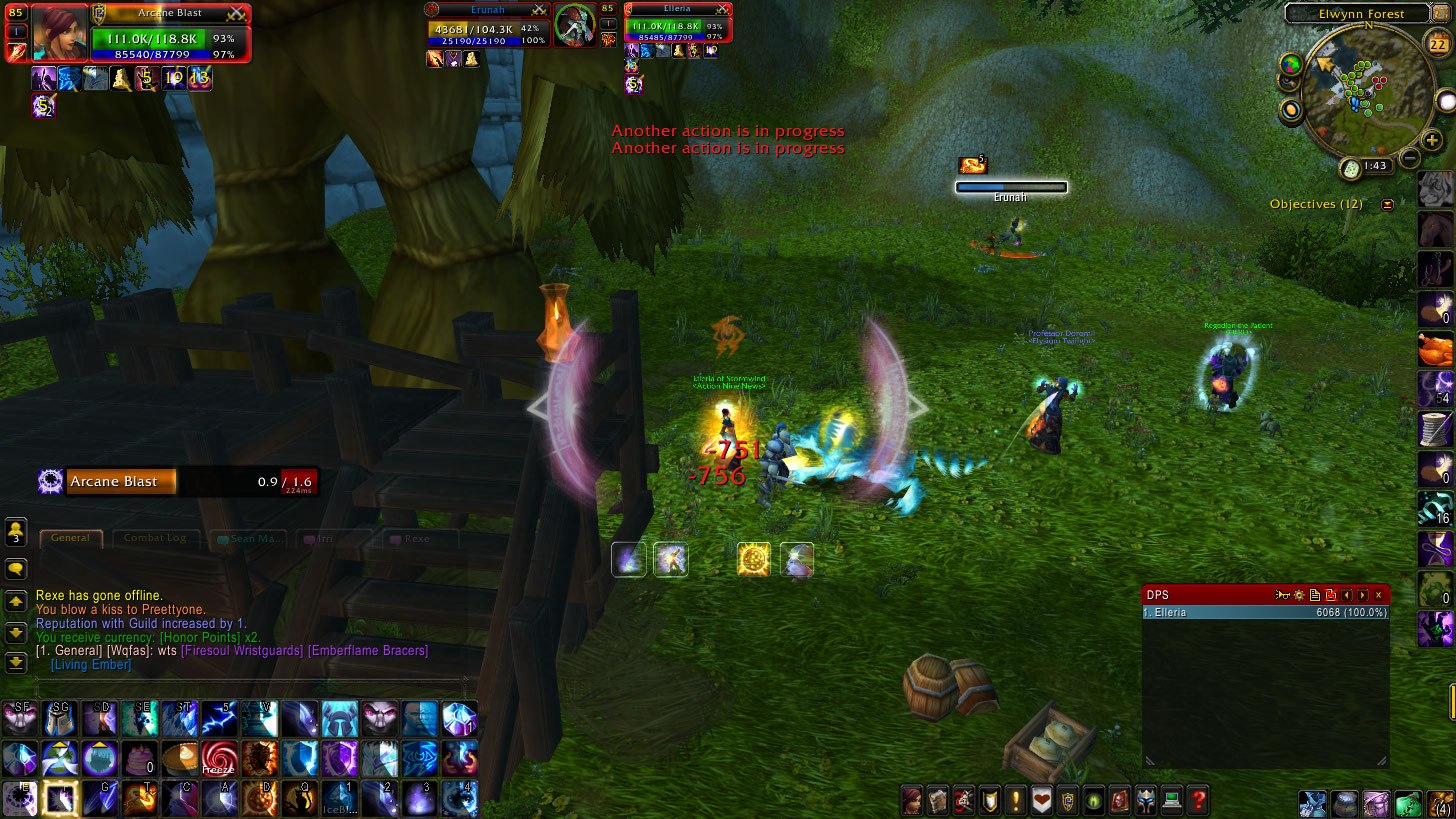Viewport: 1456px width, 819px height.
Task: Zoom in the minimap with the plus button
Action: (x=1432, y=141)
